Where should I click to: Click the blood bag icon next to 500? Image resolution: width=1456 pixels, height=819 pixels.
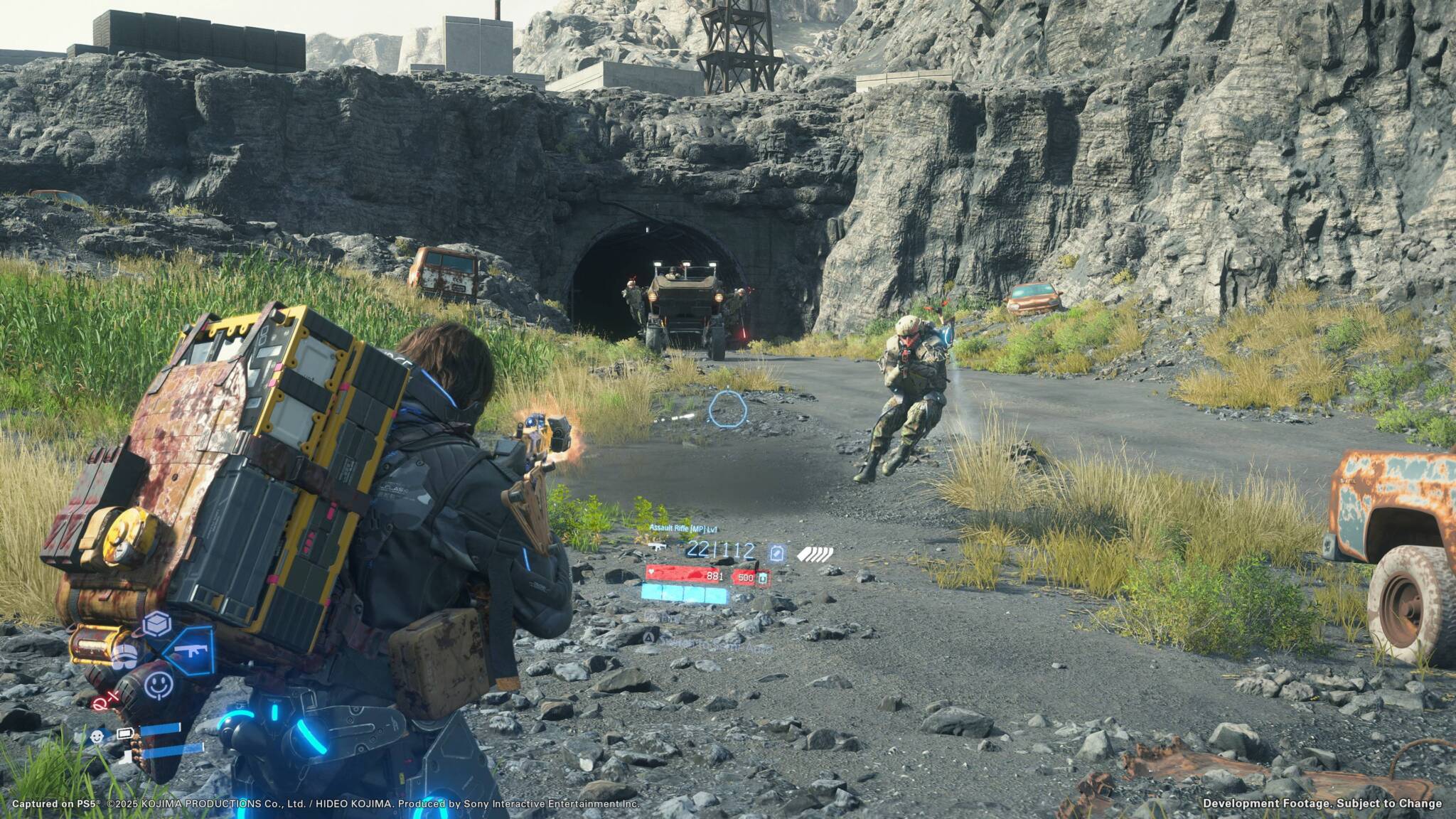(762, 579)
